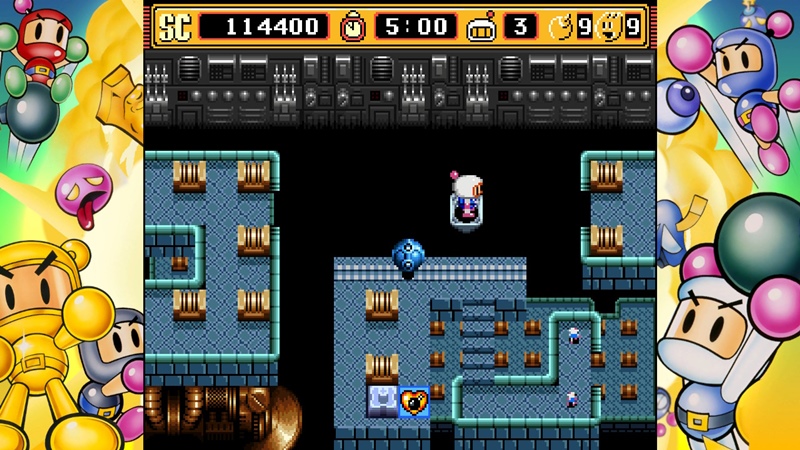Click the alarm clock timer icon

click(x=353, y=27)
